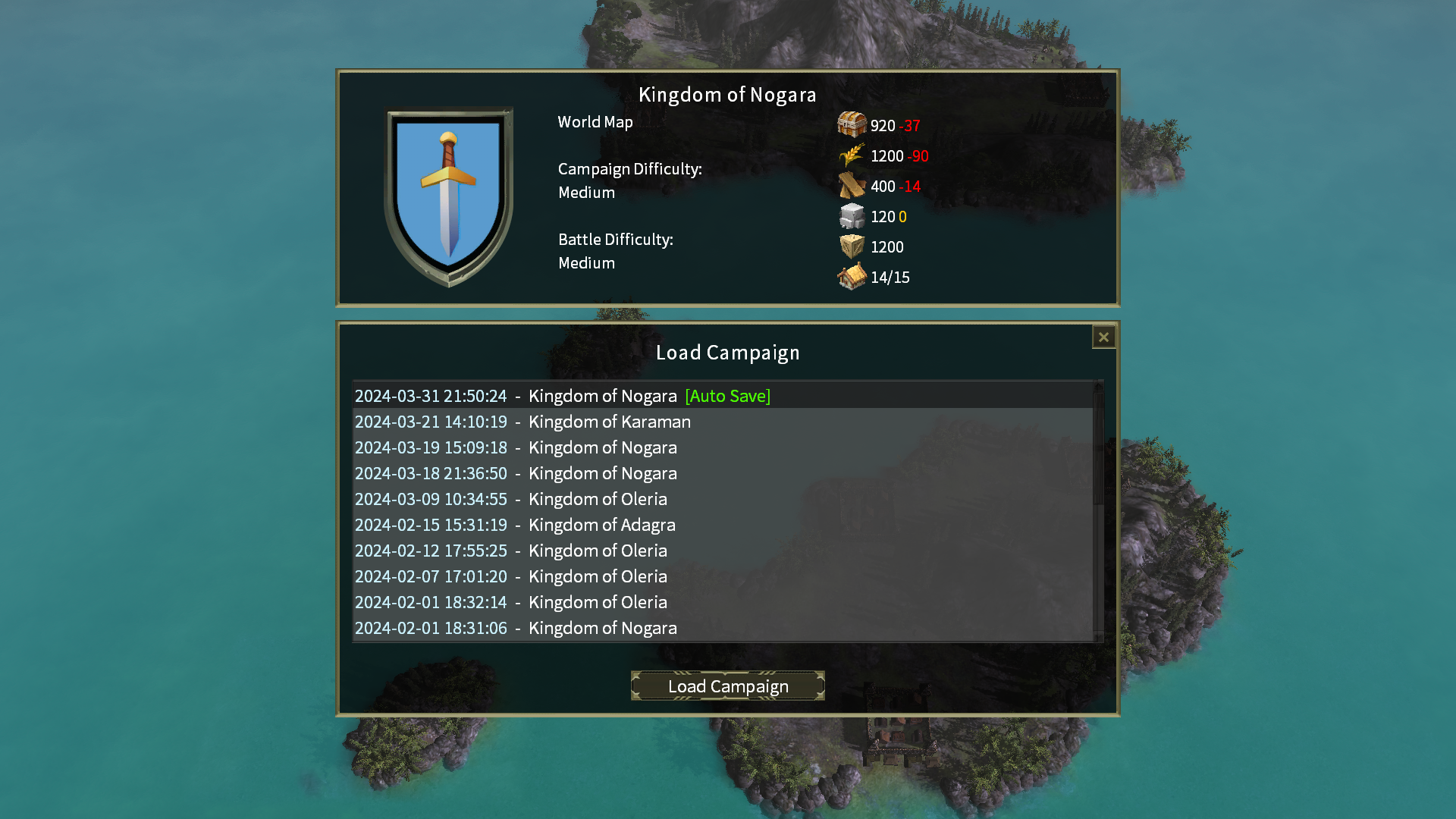This screenshot has width=1456, height=819.
Task: Select the Kingdom of Nogara Auto Save entry
Action: coord(563,396)
